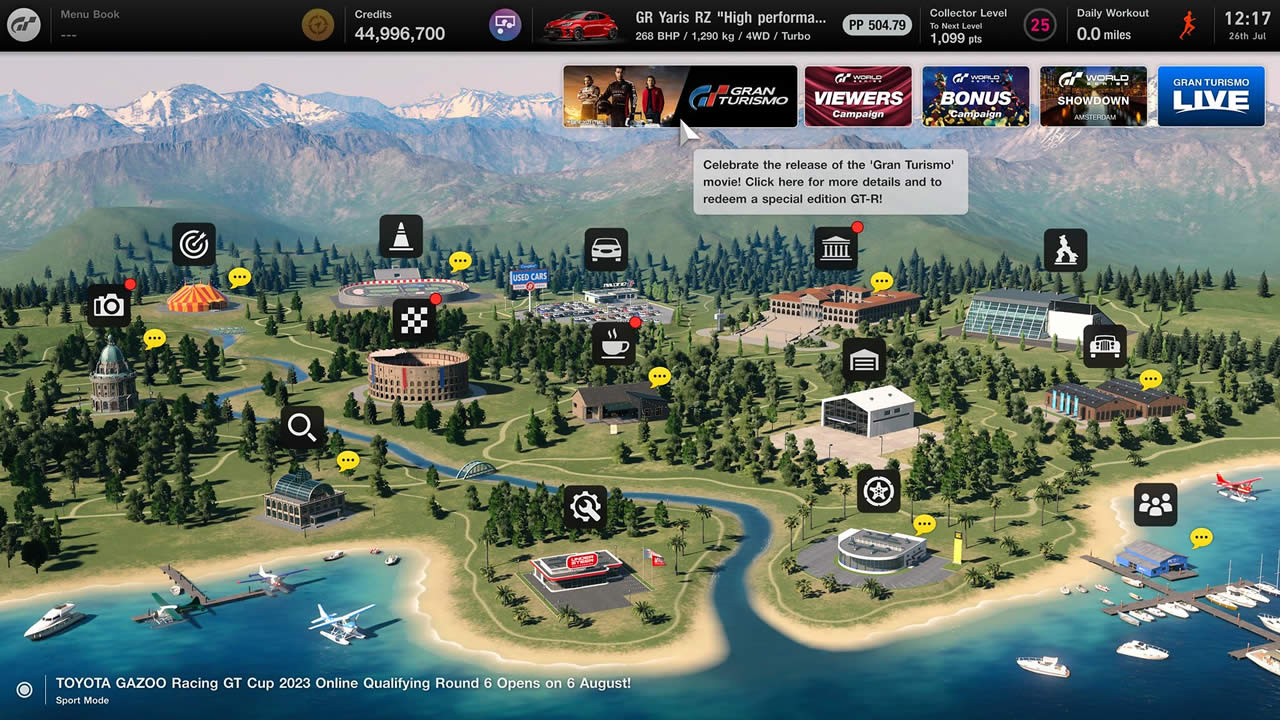Open the Gran Turismo movie banner

[x=680, y=96]
